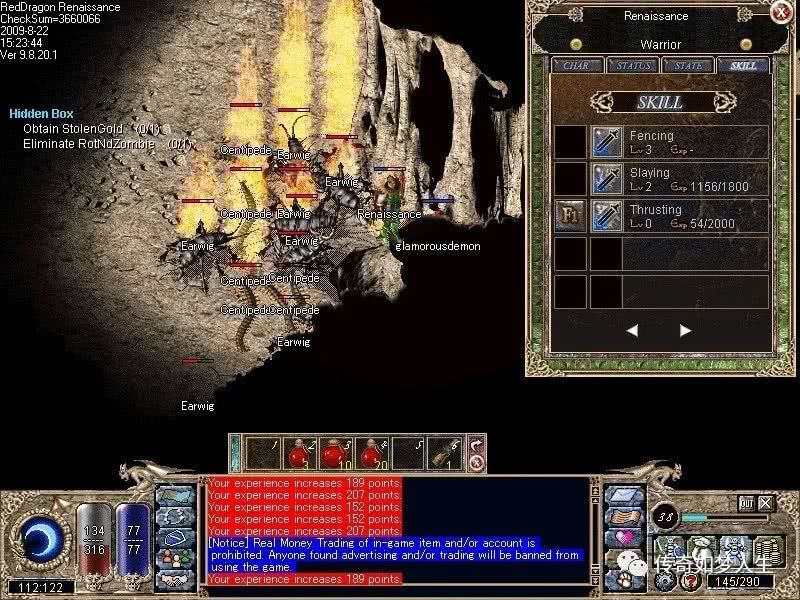Use the red potion in belt slot 2
The image size is (800, 600).
[x=298, y=453]
